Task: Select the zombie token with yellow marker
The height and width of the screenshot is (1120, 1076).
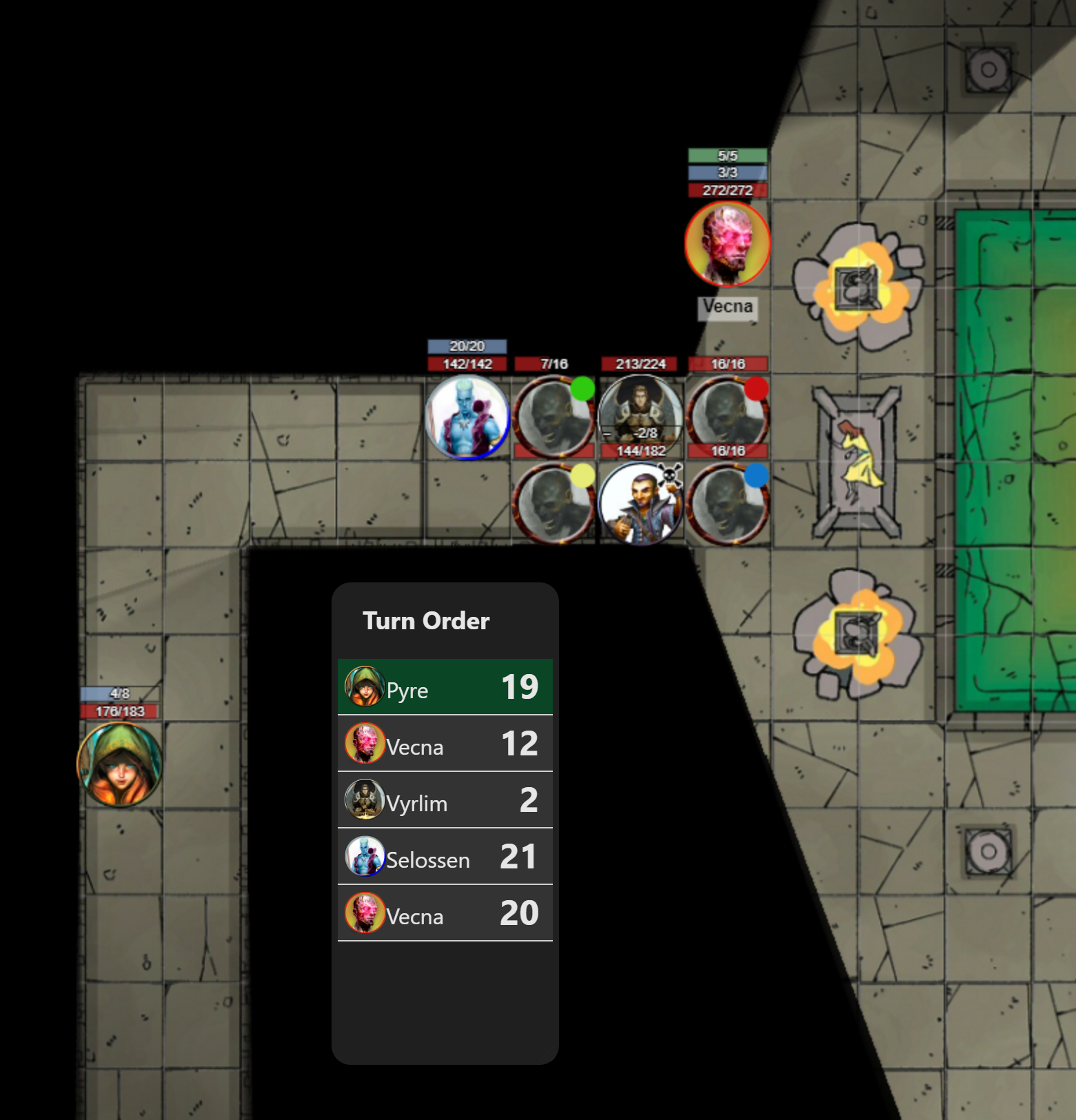Action: click(553, 504)
